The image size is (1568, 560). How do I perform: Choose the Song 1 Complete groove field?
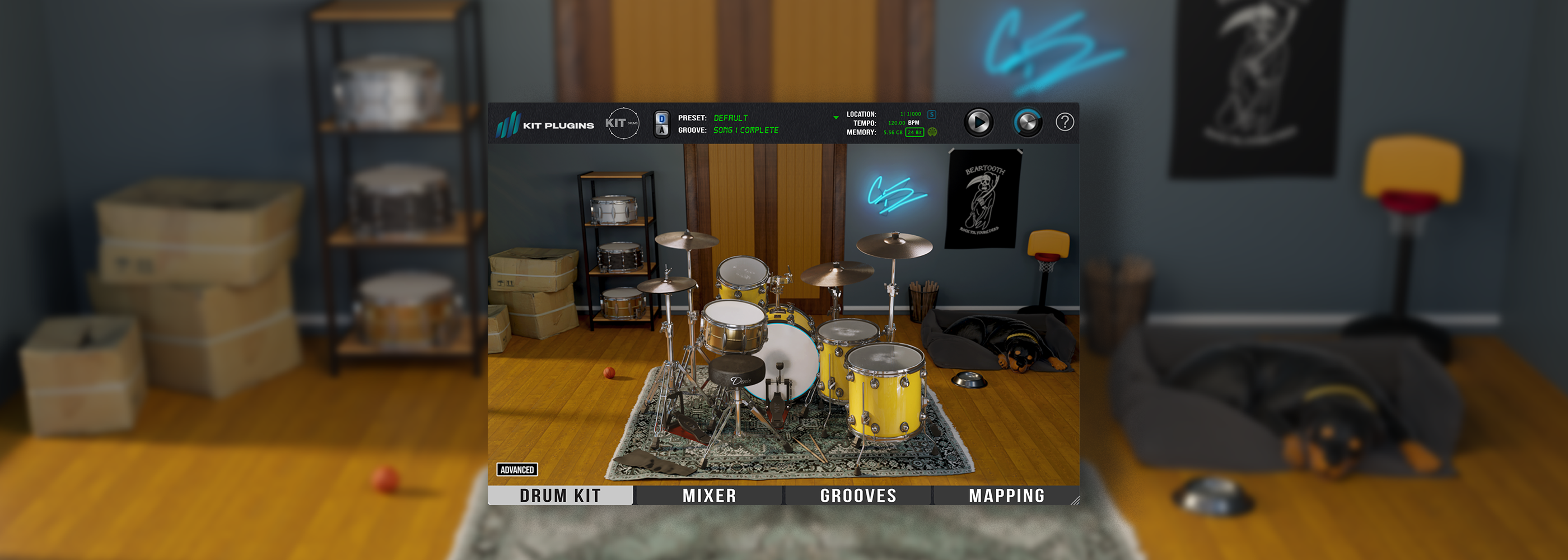(x=746, y=130)
